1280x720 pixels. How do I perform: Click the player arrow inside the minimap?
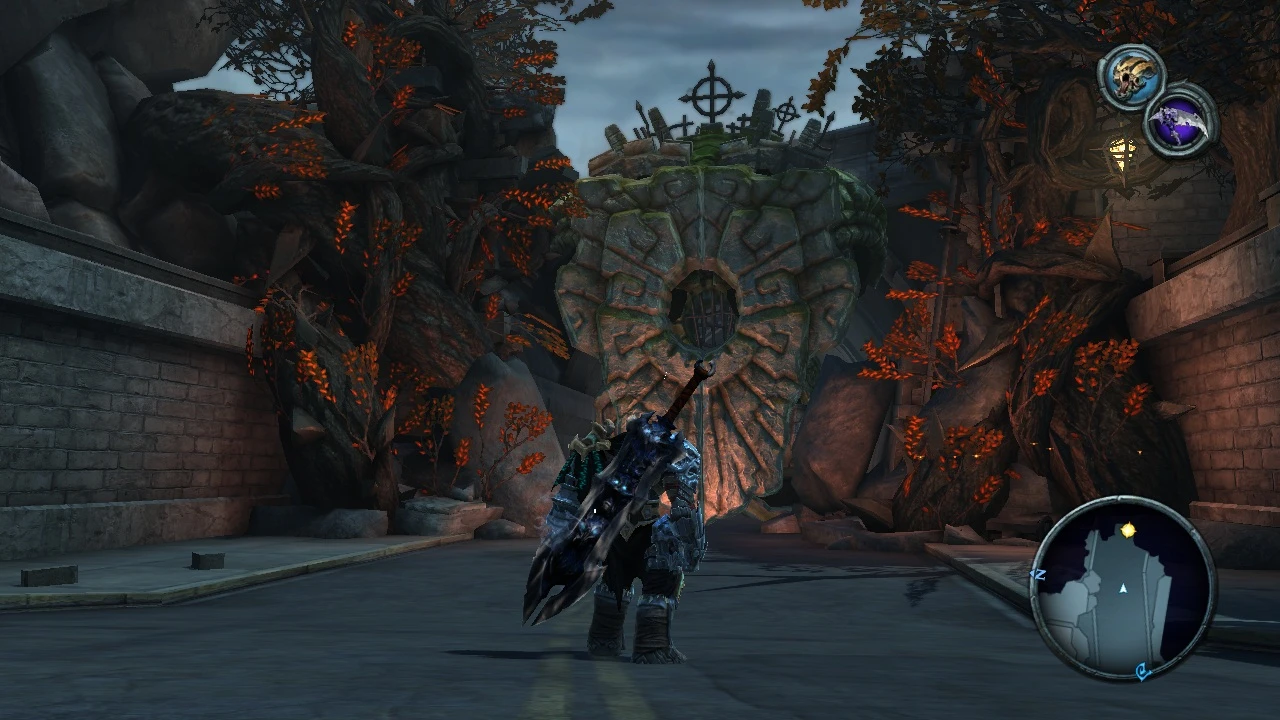point(1123,588)
